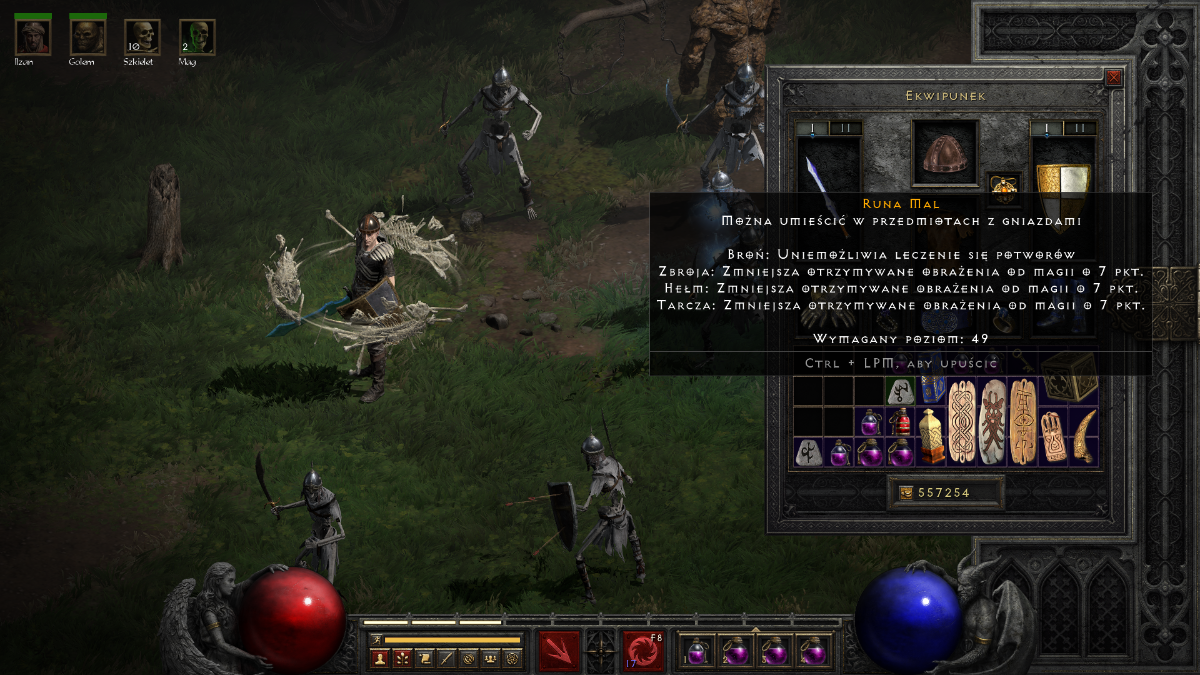Viewport: 1200px width, 675px height.
Task: Switch to weapon set II above the dagger
Action: [x=845, y=128]
